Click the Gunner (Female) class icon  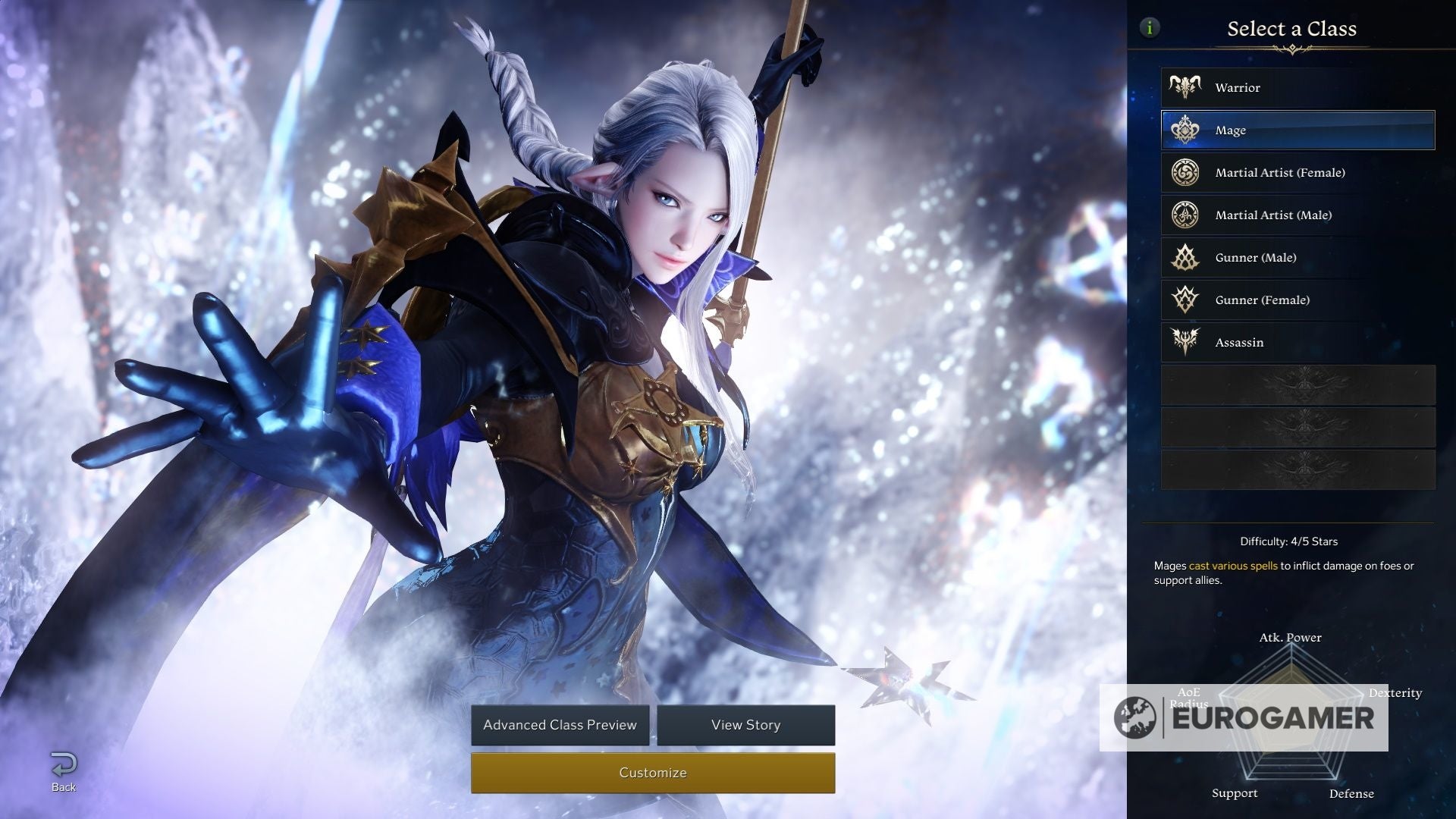coord(1185,300)
